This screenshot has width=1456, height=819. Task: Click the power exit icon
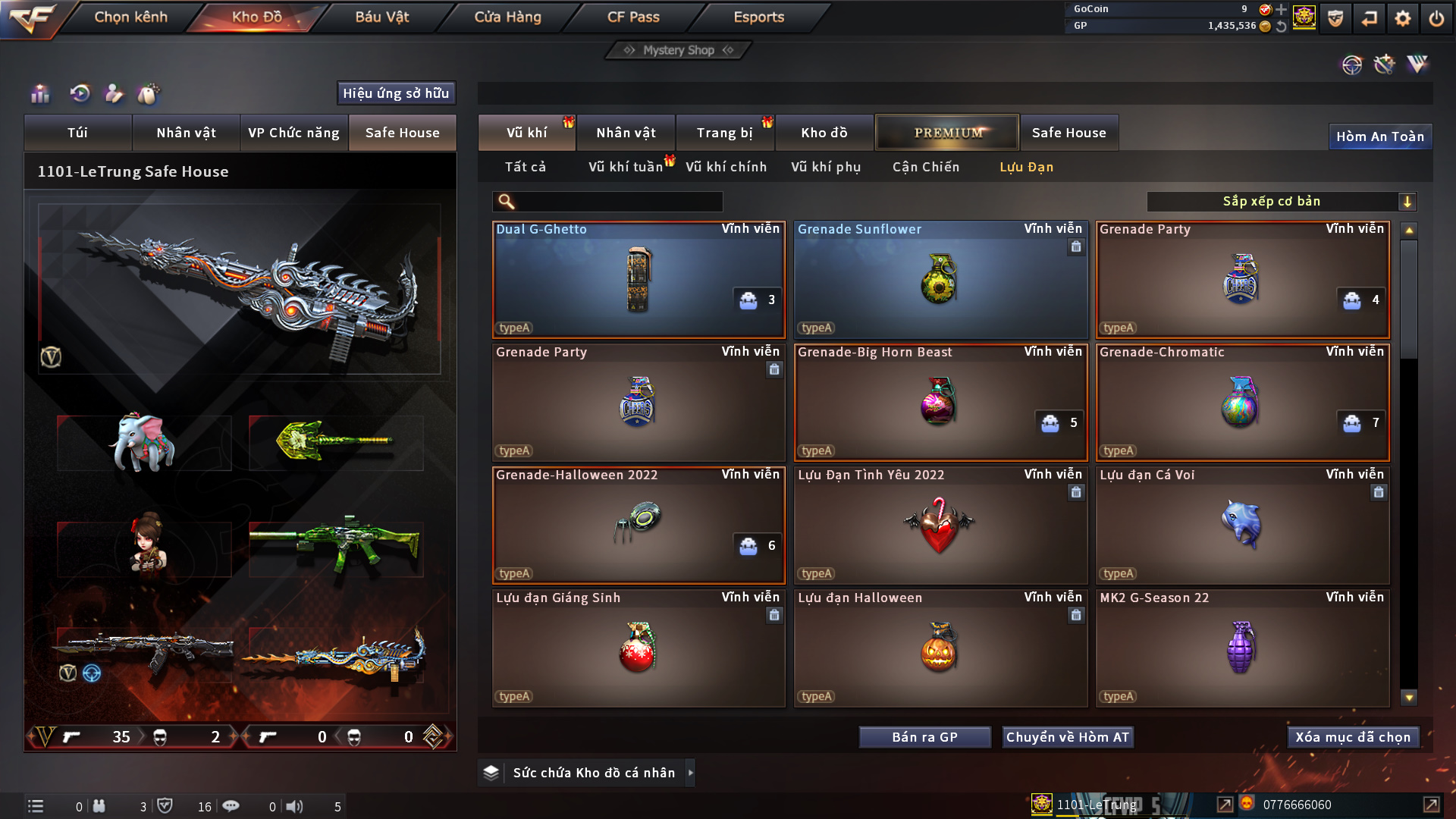[1436, 18]
